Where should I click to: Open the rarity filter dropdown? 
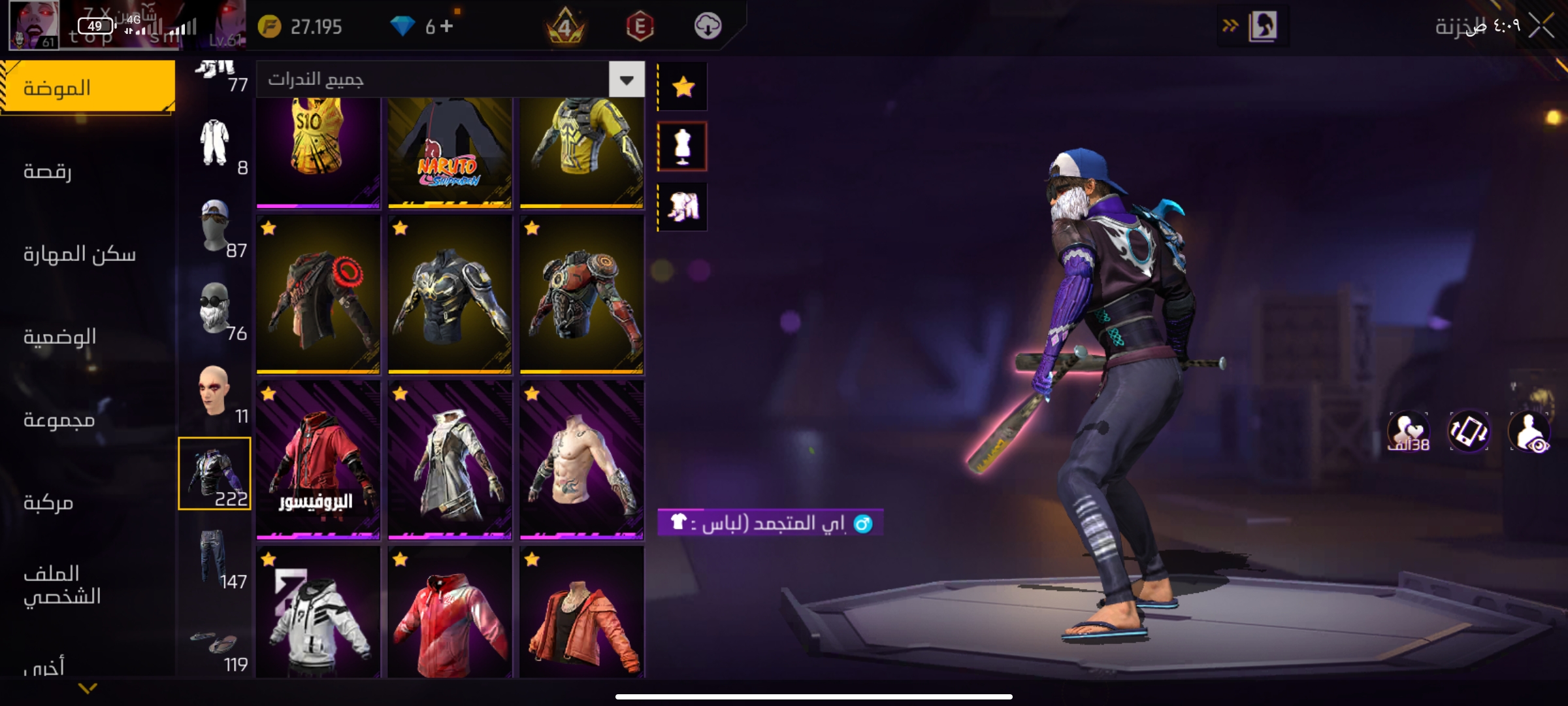(627, 80)
